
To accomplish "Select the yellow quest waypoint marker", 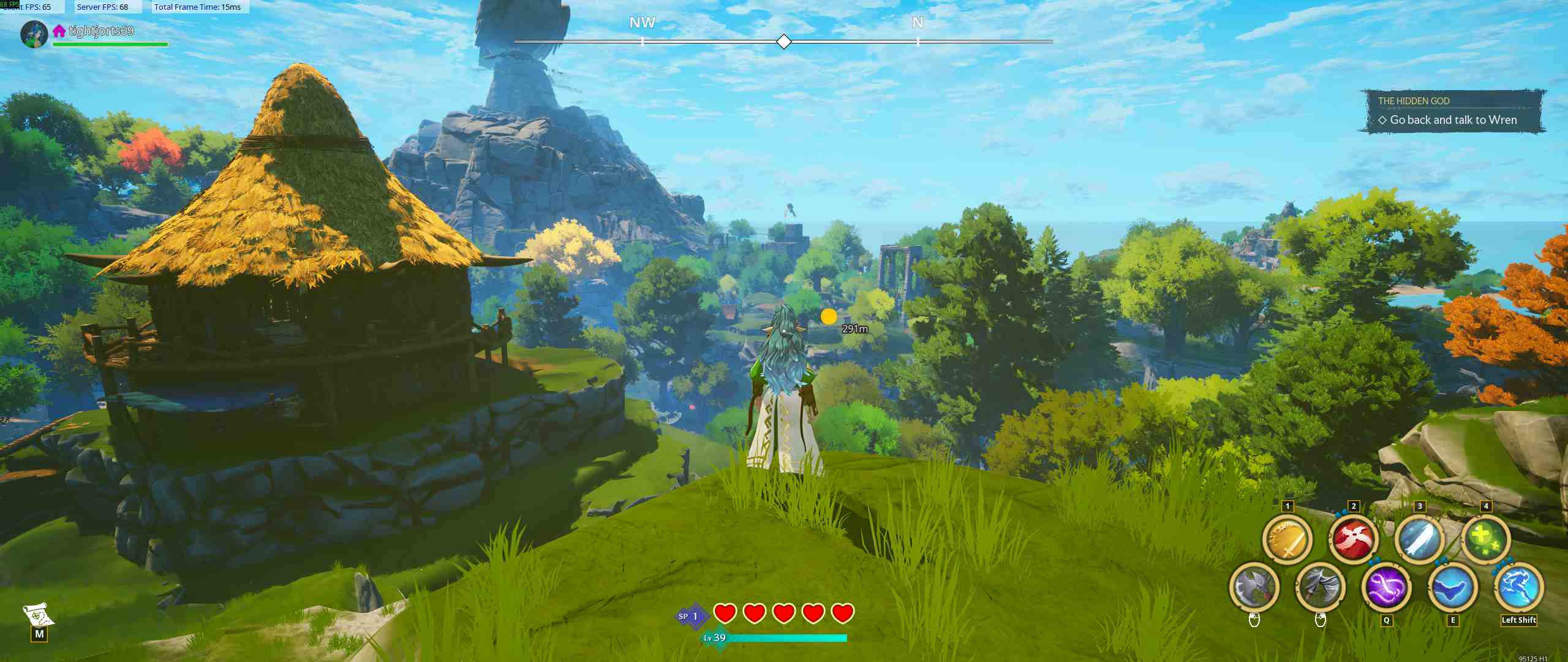I will tap(829, 316).
